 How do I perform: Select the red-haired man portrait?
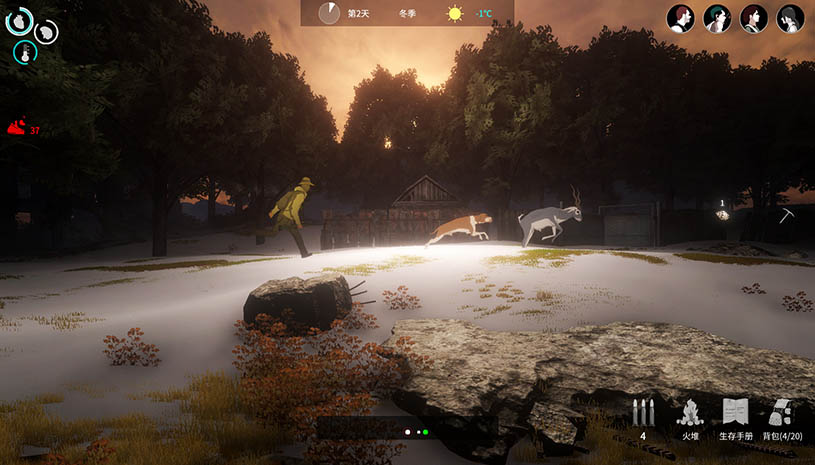(x=681, y=18)
